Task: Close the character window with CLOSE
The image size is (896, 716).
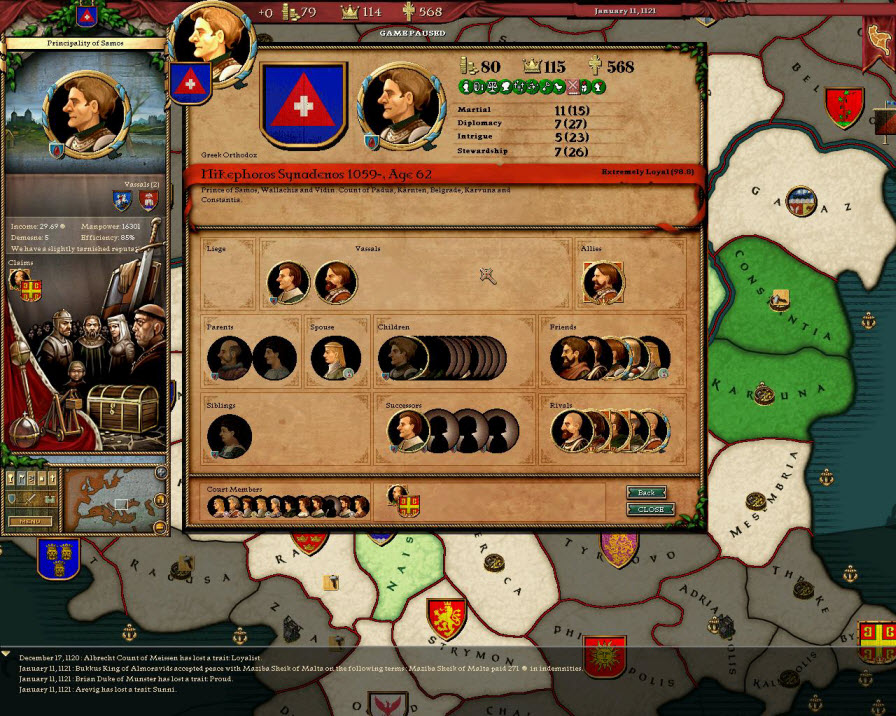Action: (650, 509)
